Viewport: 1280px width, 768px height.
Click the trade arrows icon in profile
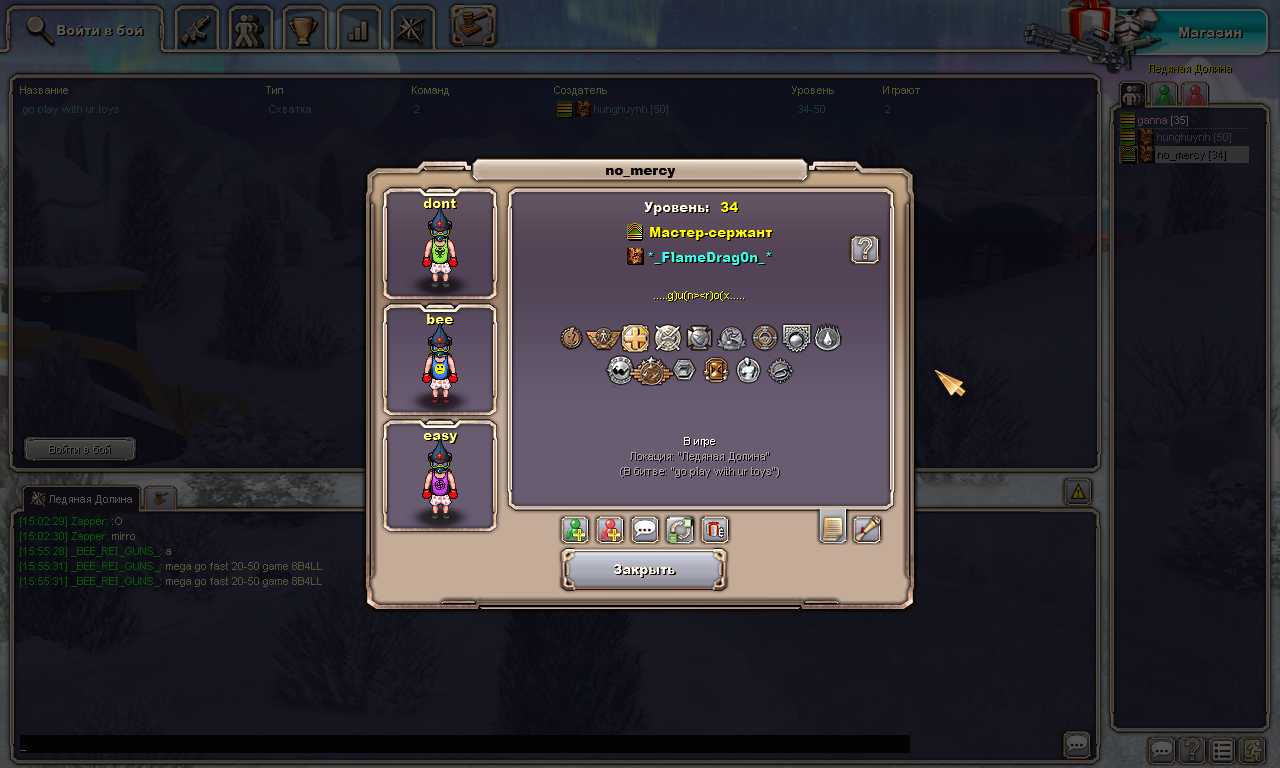coord(680,530)
